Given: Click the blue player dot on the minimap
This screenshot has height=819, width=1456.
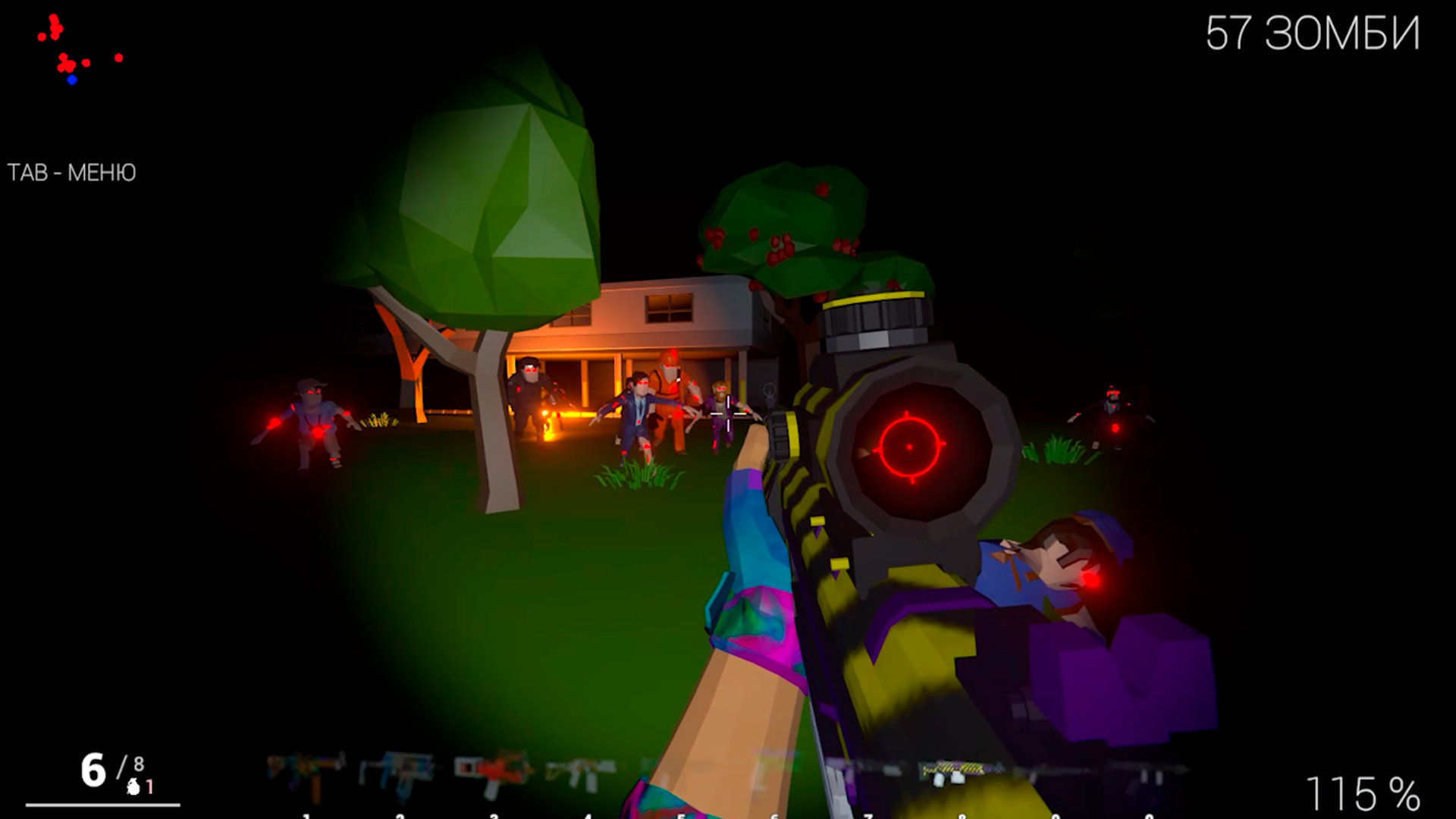Looking at the screenshot, I should point(71,79).
